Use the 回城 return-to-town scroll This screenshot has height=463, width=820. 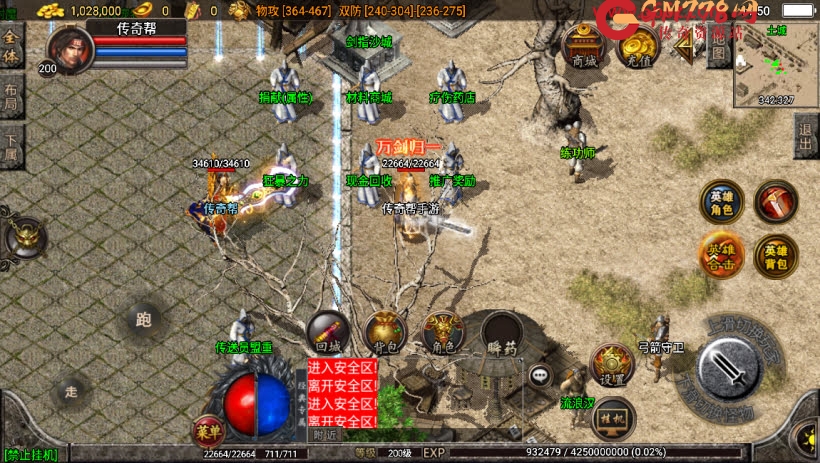click(x=327, y=332)
